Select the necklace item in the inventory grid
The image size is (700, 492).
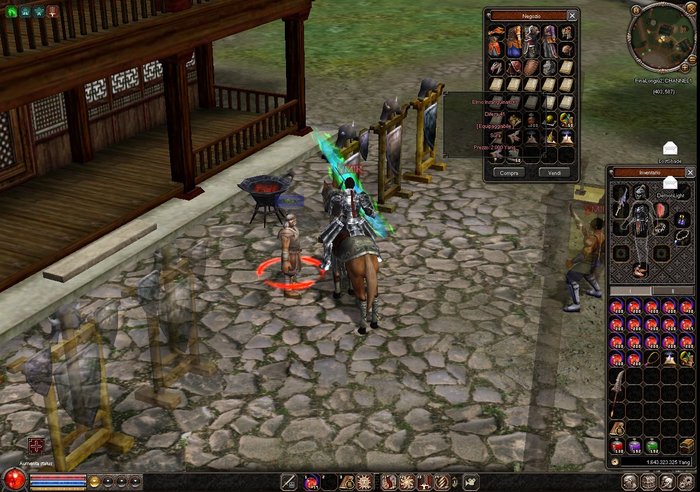(x=651, y=357)
